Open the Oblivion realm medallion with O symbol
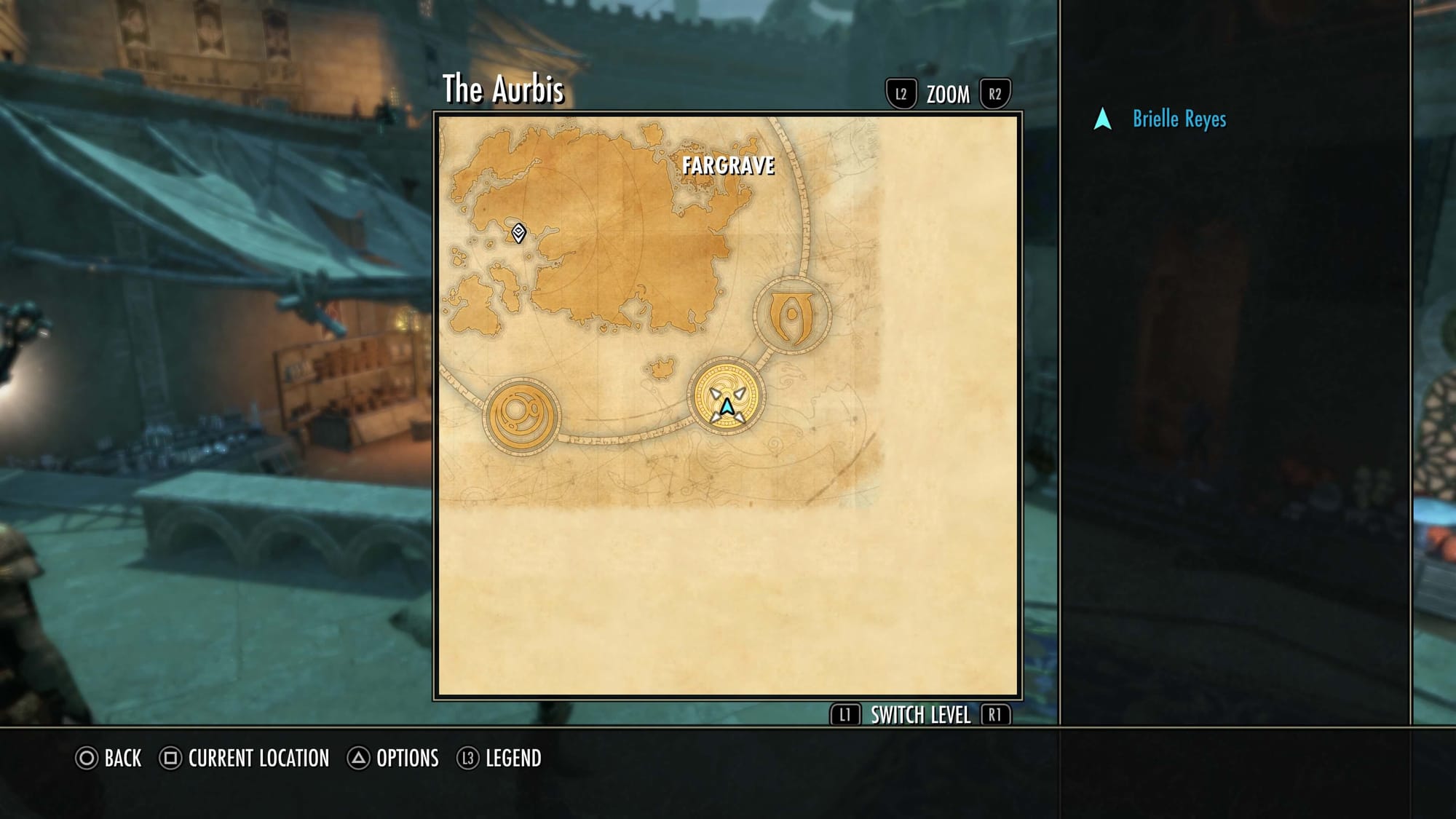The image size is (1456, 819). coord(792,316)
